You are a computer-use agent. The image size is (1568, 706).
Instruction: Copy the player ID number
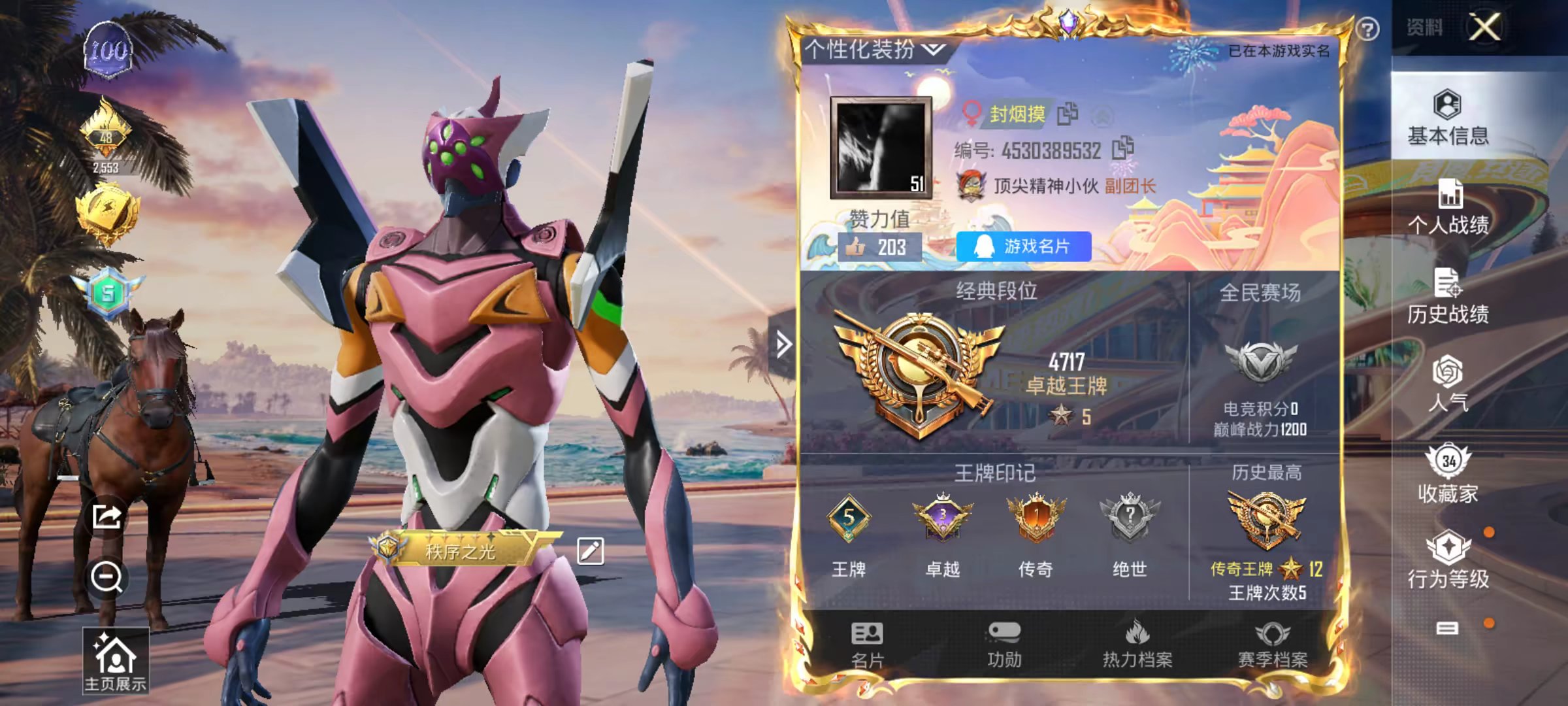1123,148
